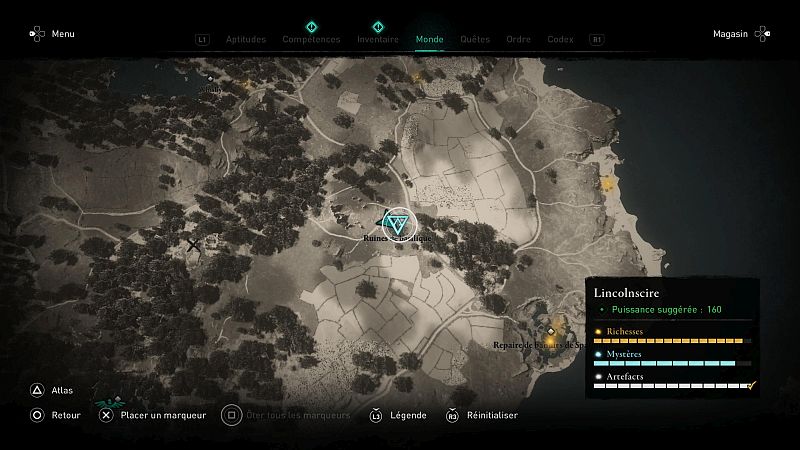Viewport: 800px width, 450px height.
Task: Select the synchronization point marker at the ruins
Action: [x=397, y=221]
